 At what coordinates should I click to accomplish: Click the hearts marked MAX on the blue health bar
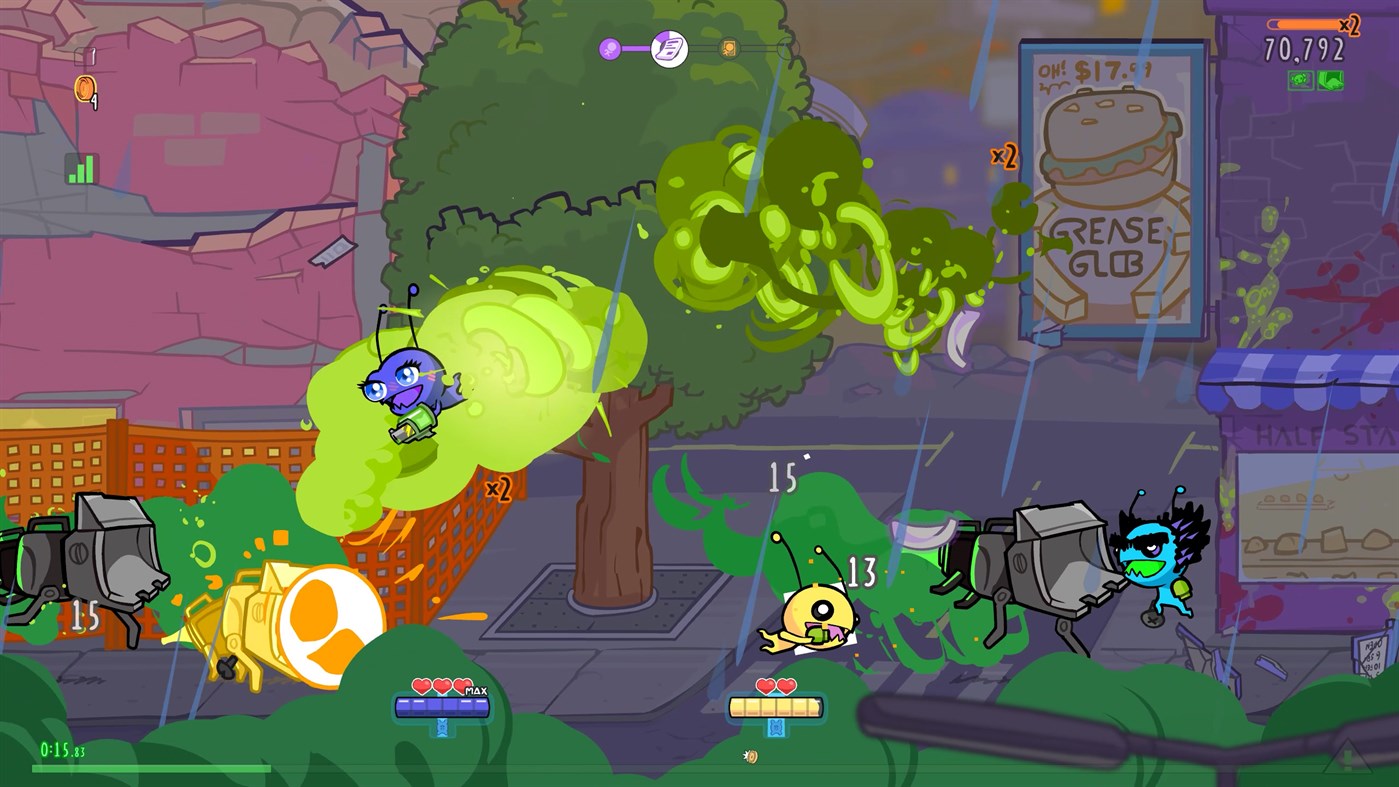point(440,688)
